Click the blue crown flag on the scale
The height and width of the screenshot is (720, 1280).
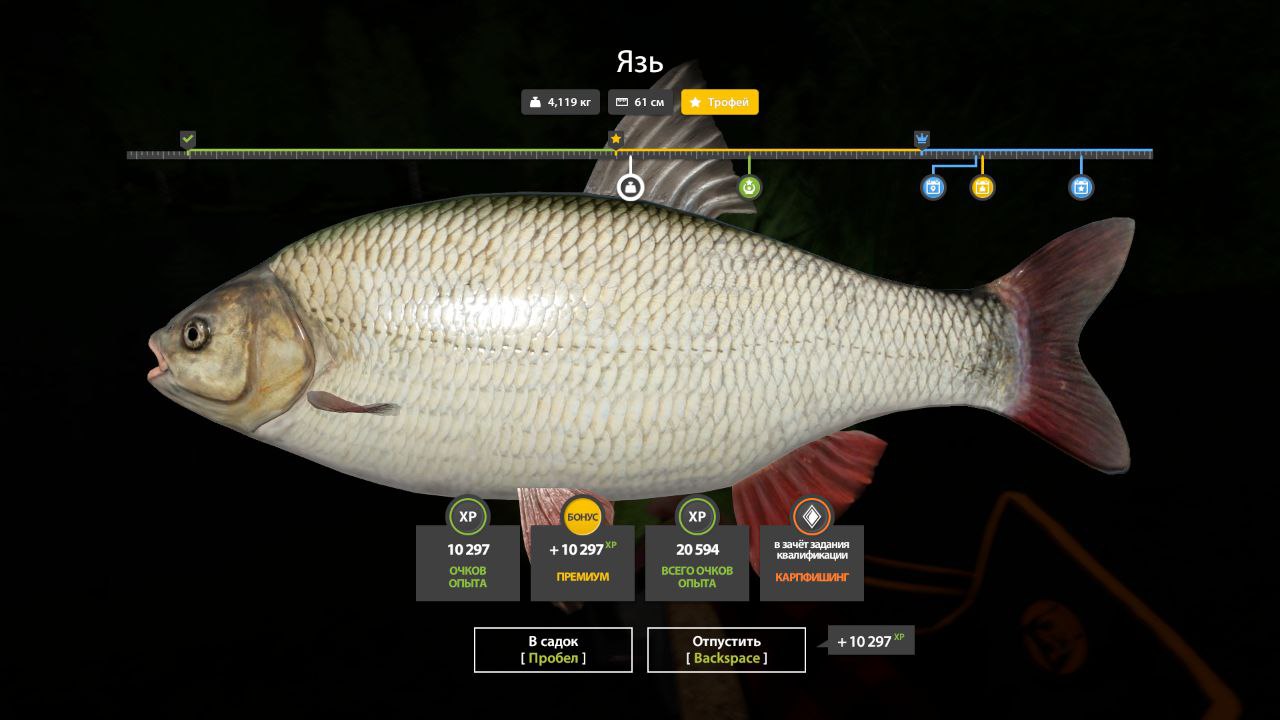(922, 139)
